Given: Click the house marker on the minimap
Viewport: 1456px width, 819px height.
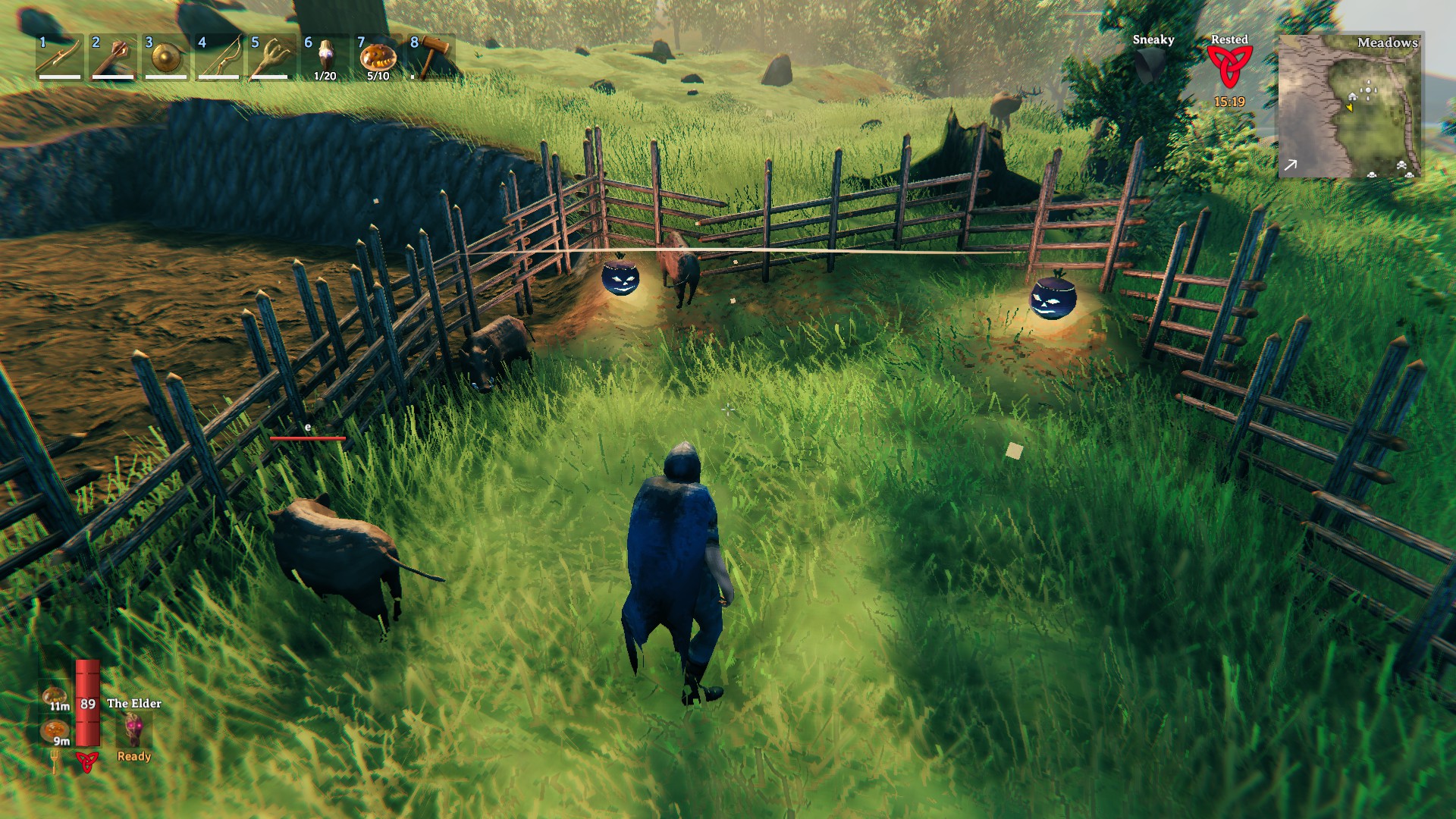Looking at the screenshot, I should (1352, 96).
